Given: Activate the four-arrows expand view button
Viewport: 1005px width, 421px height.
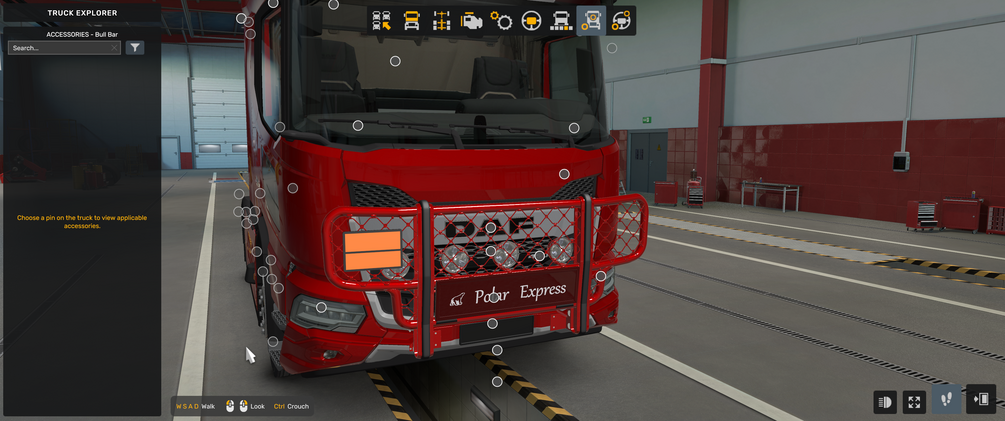Looking at the screenshot, I should pyautogui.click(x=915, y=401).
